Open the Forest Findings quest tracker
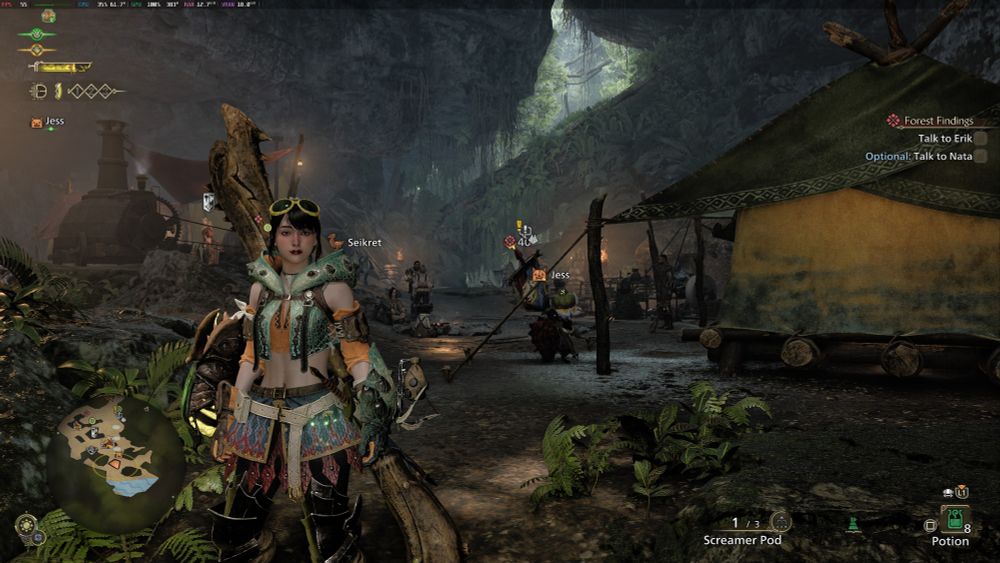Viewport: 1000px width, 563px height. [938, 121]
